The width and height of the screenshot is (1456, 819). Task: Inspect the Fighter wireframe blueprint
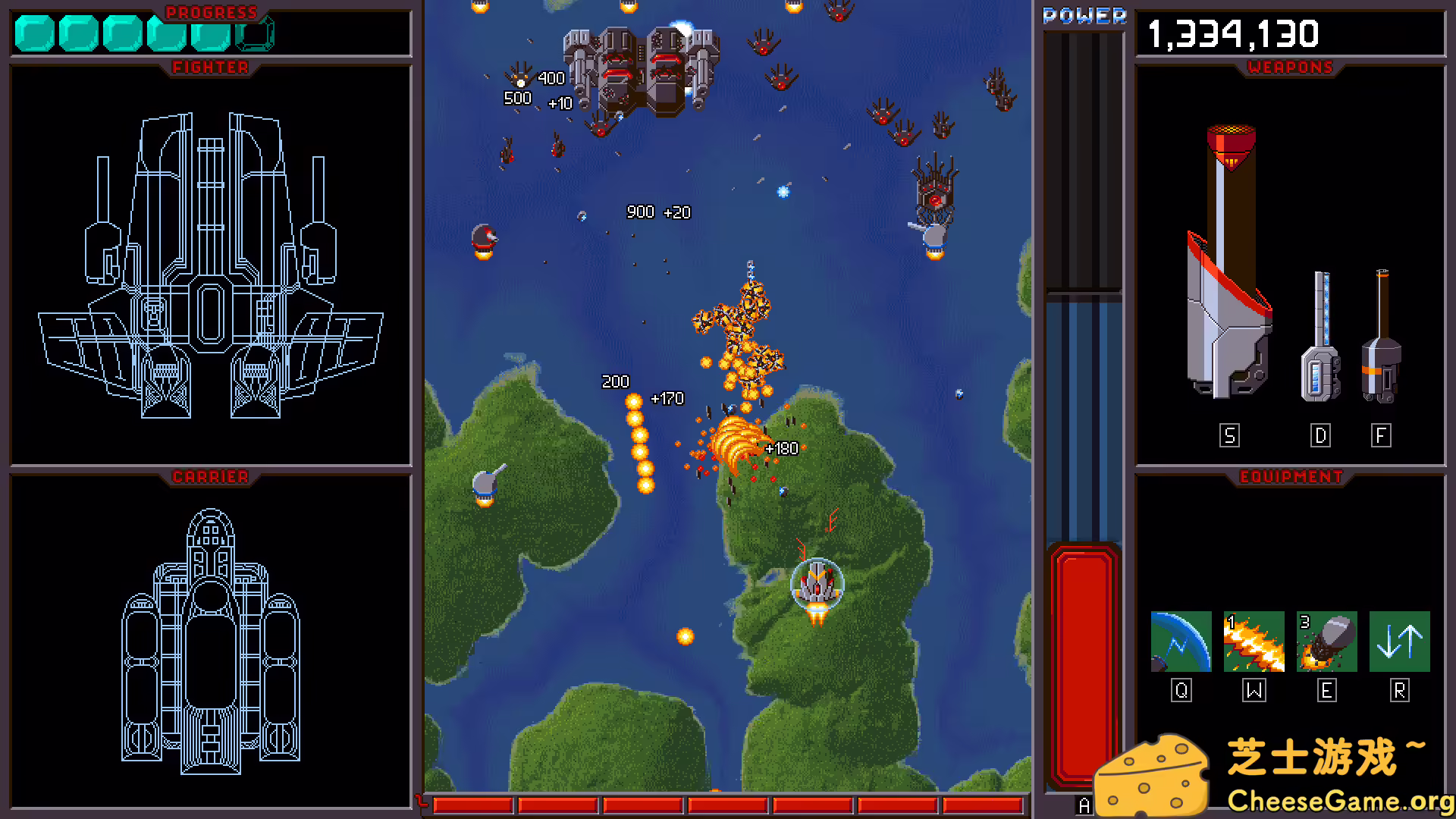[x=211, y=265]
